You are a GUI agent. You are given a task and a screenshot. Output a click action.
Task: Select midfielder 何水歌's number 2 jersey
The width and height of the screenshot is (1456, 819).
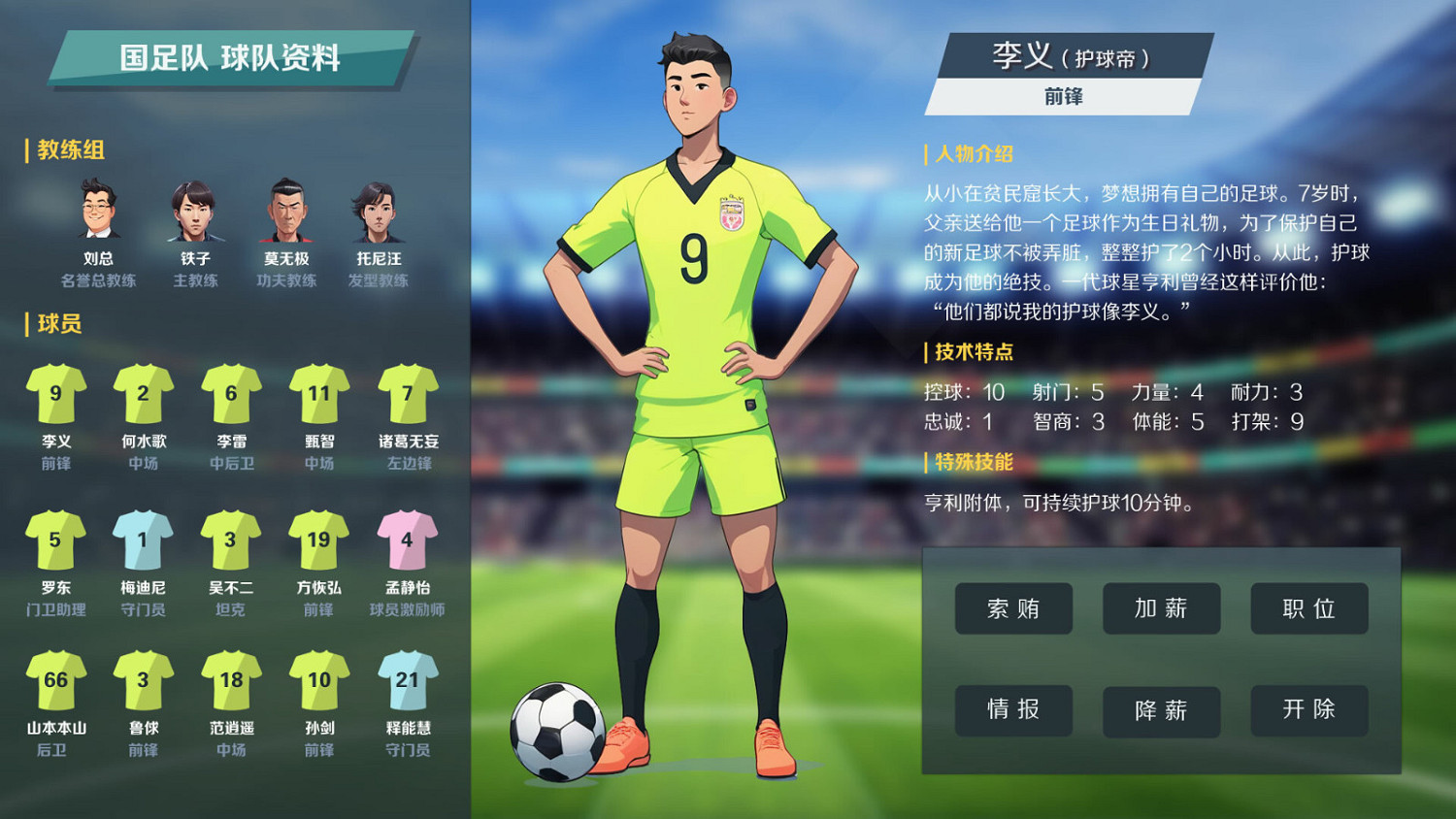pos(143,396)
